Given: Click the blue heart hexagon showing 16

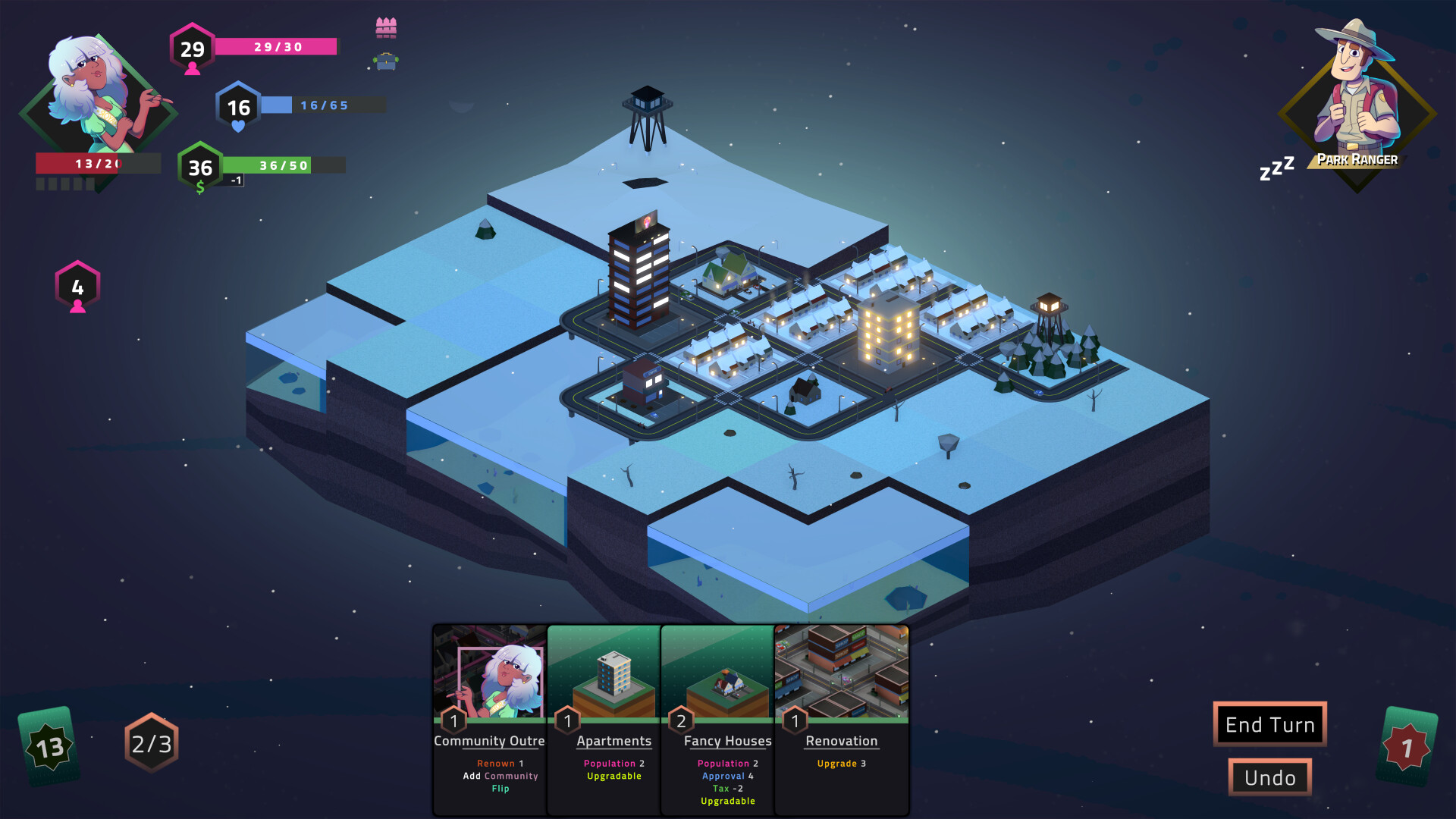Looking at the screenshot, I should coord(237,108).
